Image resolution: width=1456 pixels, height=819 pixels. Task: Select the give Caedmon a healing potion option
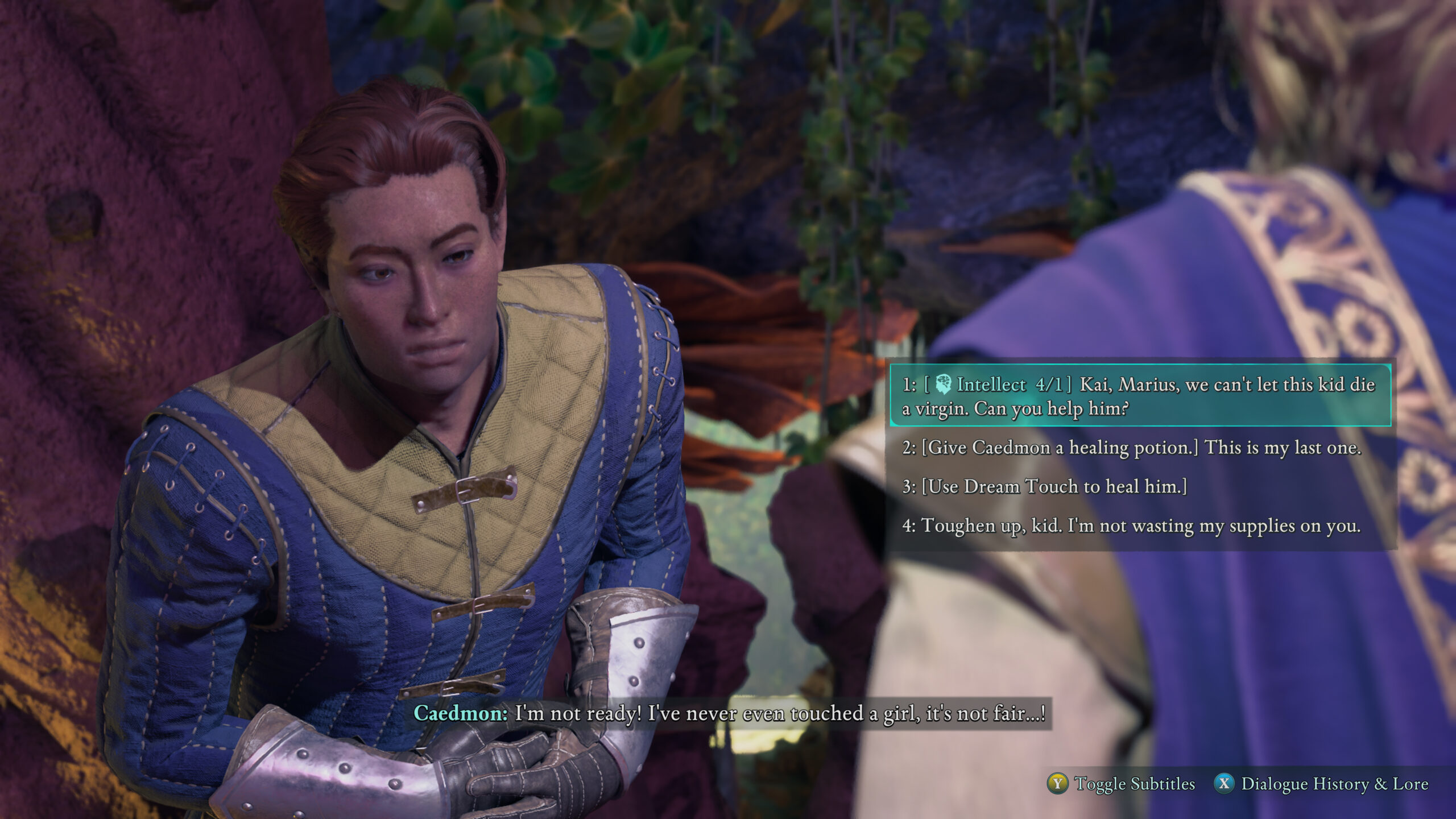click(1132, 448)
